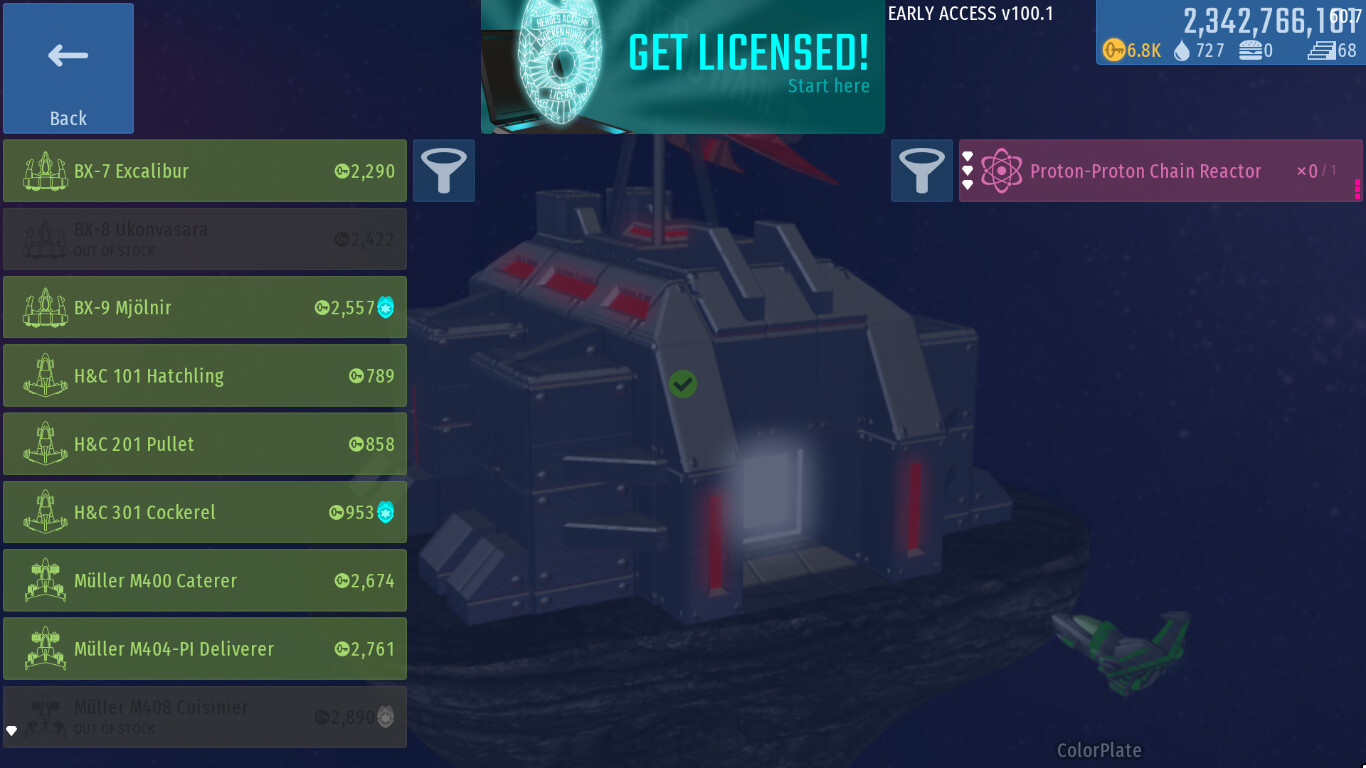Select the H&C 201 Pullet ship

[x=205, y=444]
